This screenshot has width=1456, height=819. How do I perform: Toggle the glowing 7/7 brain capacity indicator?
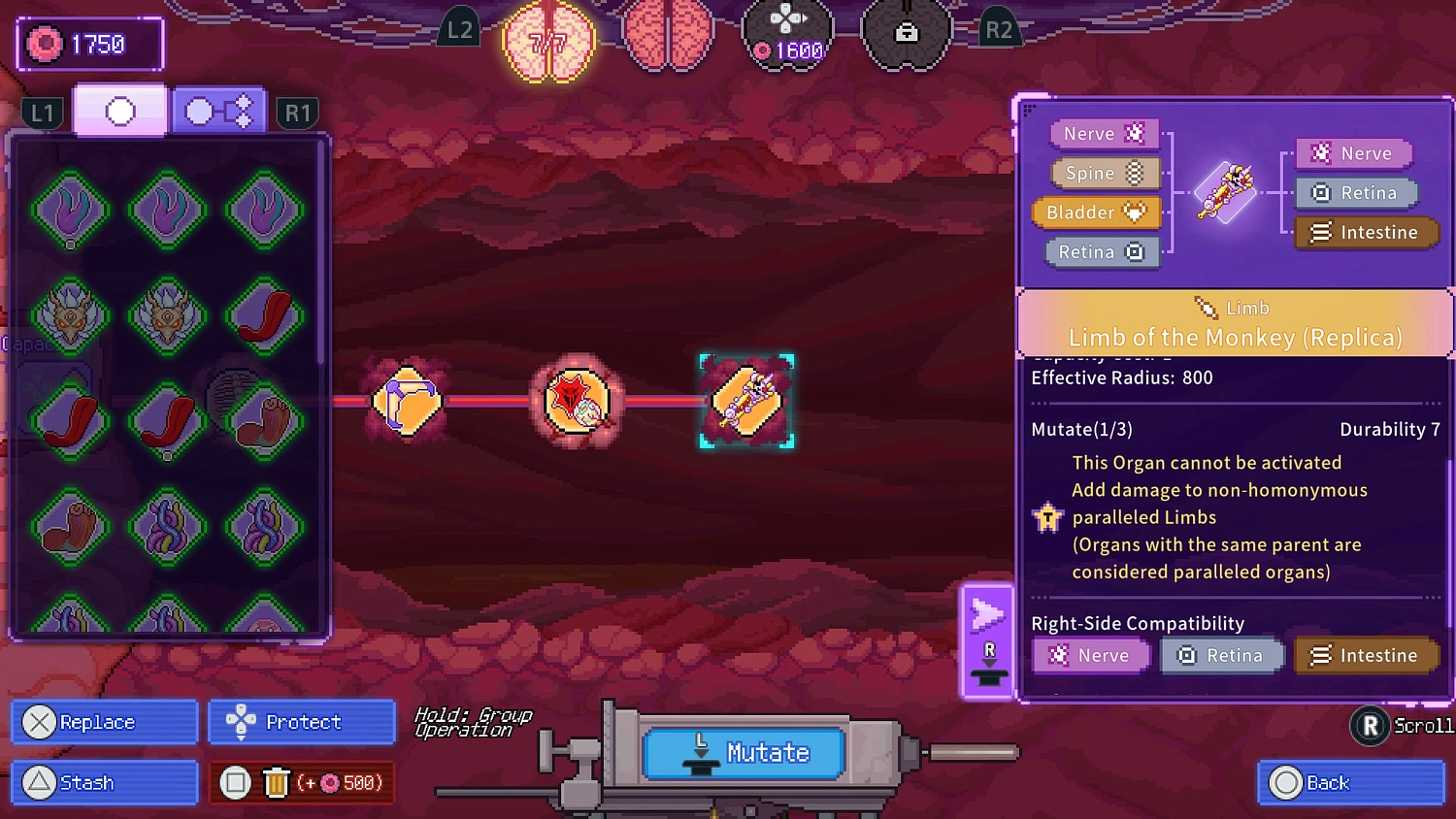pyautogui.click(x=548, y=41)
